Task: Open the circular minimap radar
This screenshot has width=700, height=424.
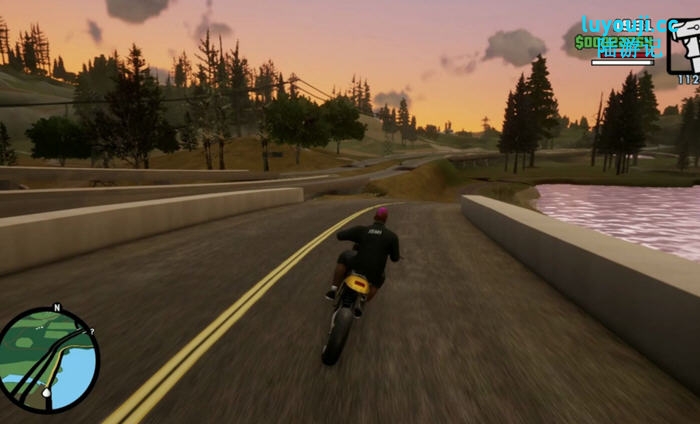Action: [x=49, y=360]
